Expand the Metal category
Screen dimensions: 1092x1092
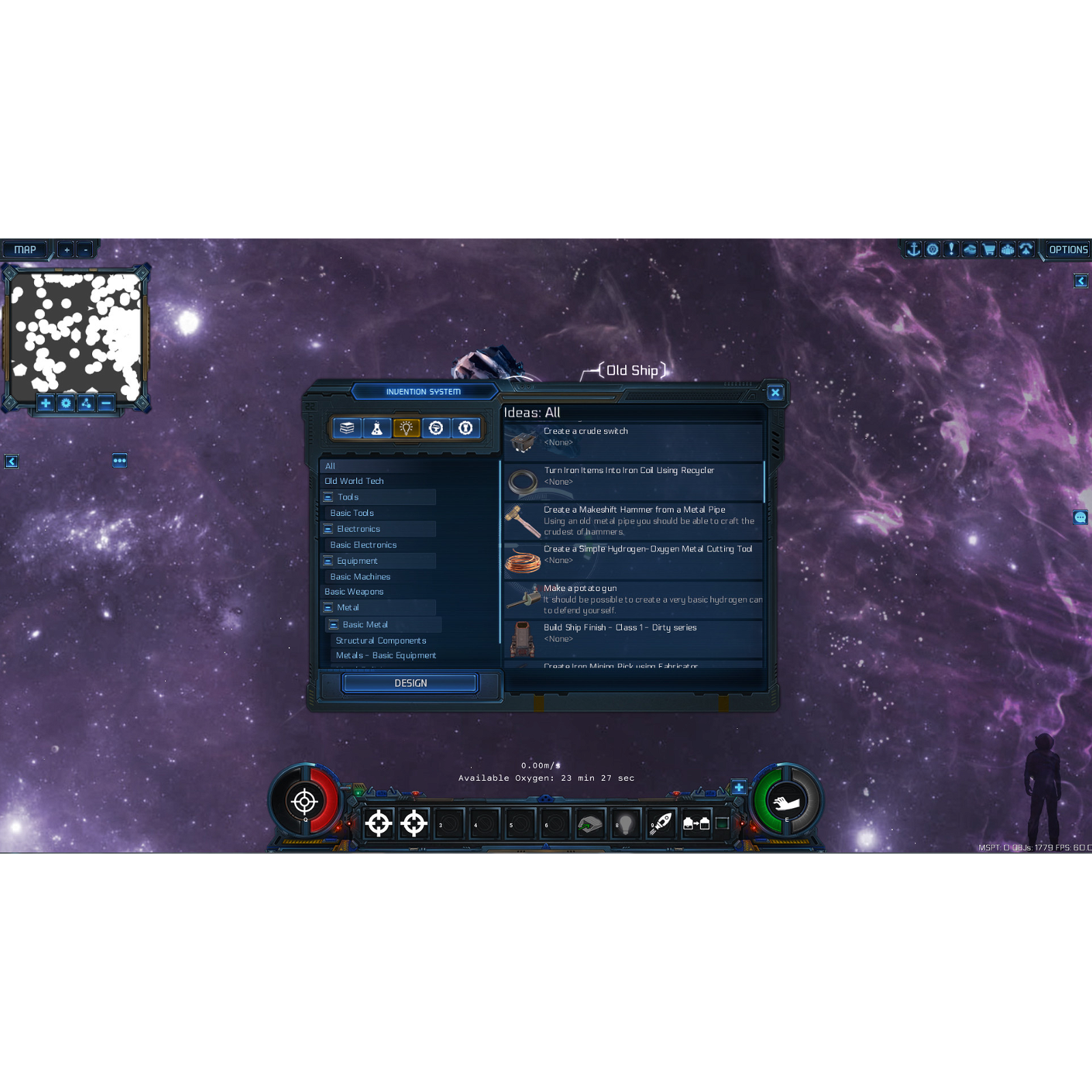tap(328, 607)
